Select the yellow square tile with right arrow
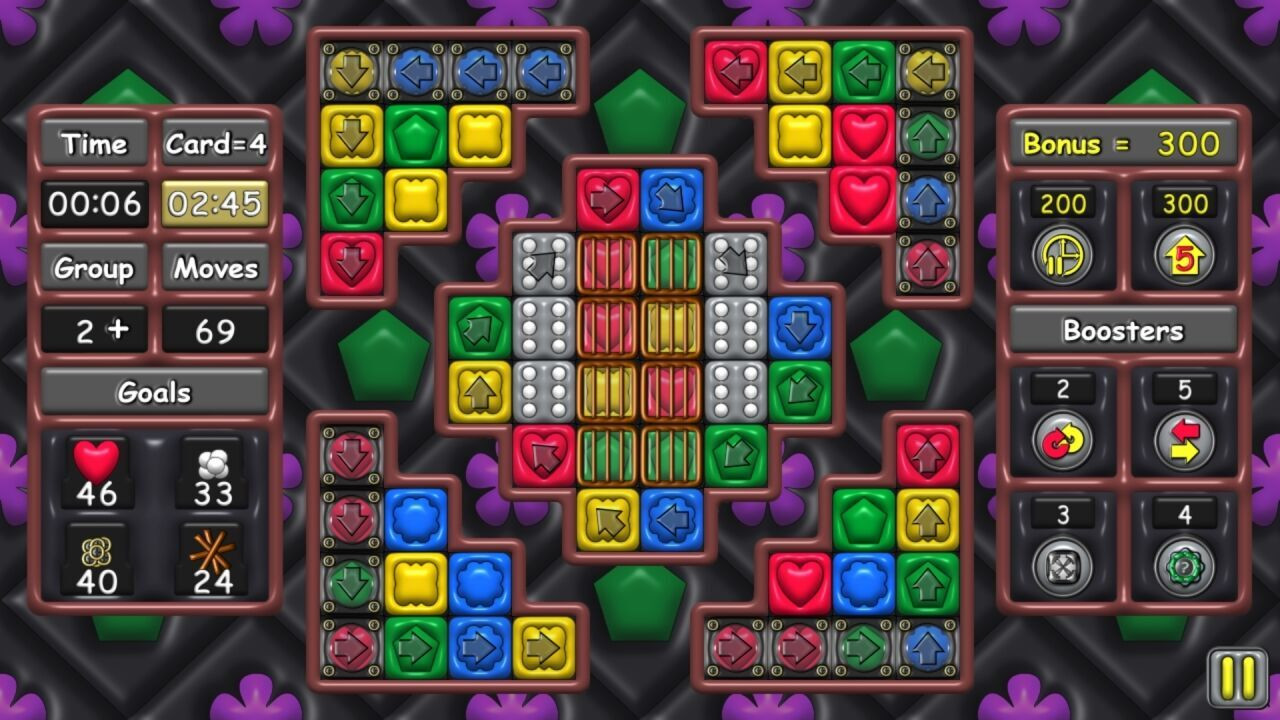Image resolution: width=1280 pixels, height=720 pixels. click(544, 648)
